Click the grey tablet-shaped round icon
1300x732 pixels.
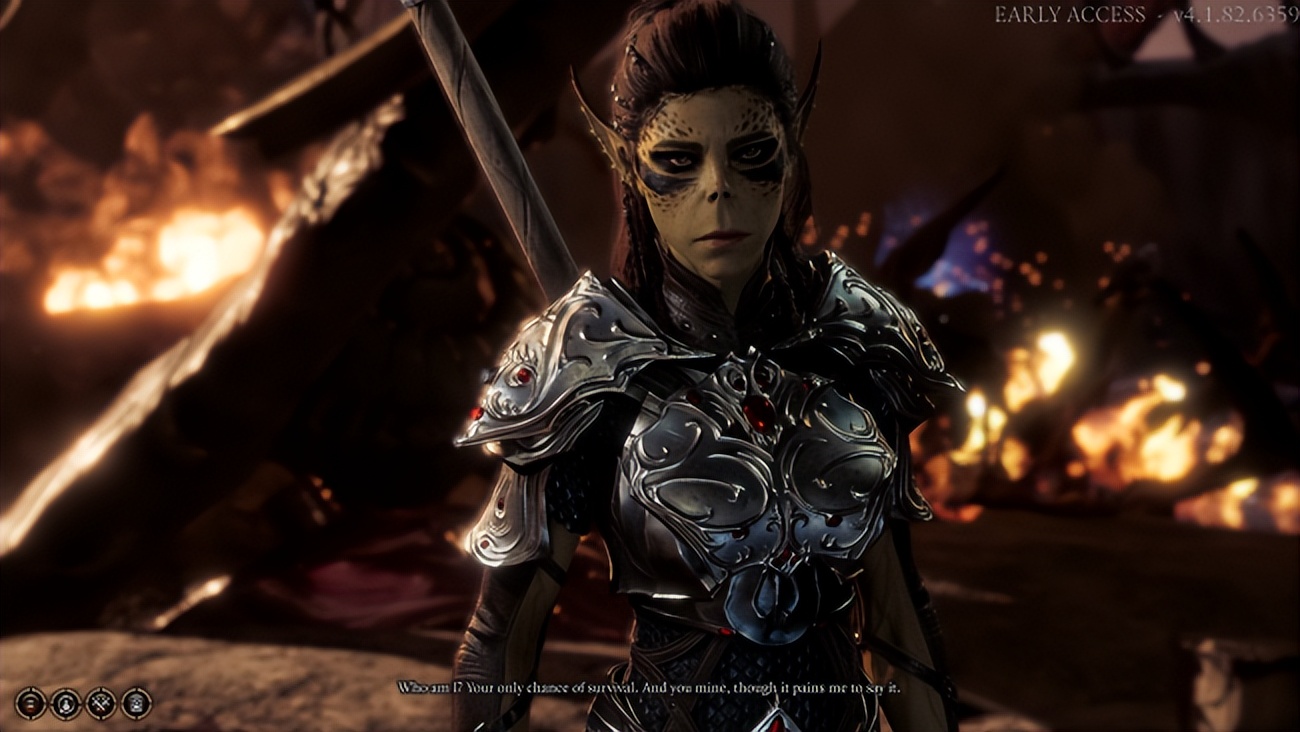click(136, 702)
